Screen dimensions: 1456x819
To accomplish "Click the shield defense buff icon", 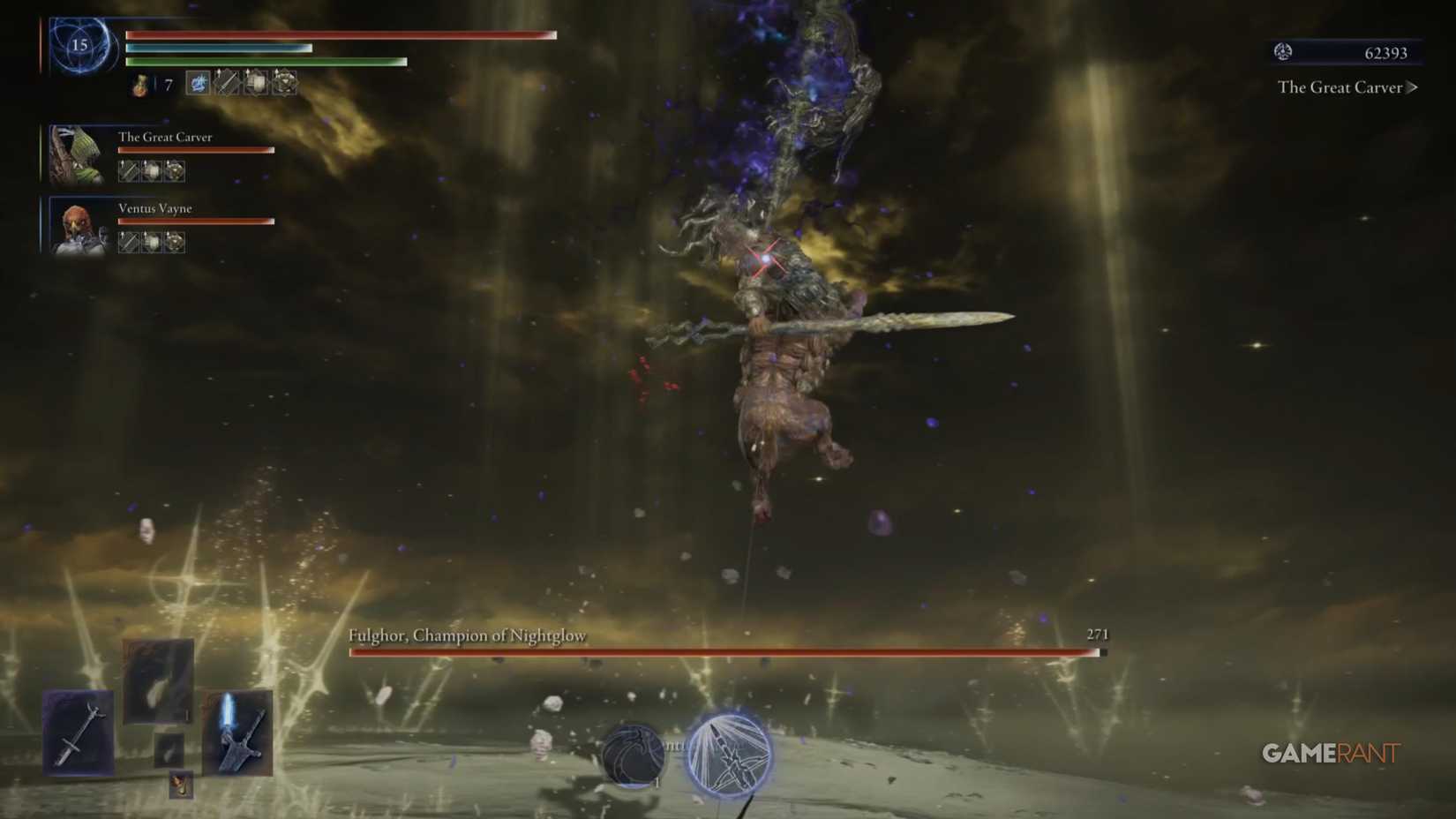I will [257, 84].
